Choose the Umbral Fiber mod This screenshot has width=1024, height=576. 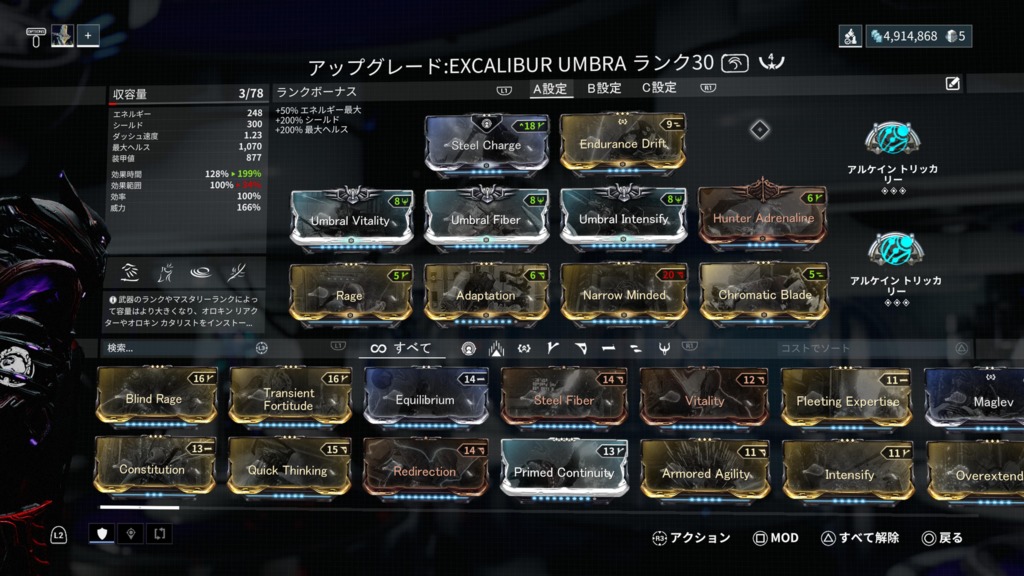coord(485,220)
